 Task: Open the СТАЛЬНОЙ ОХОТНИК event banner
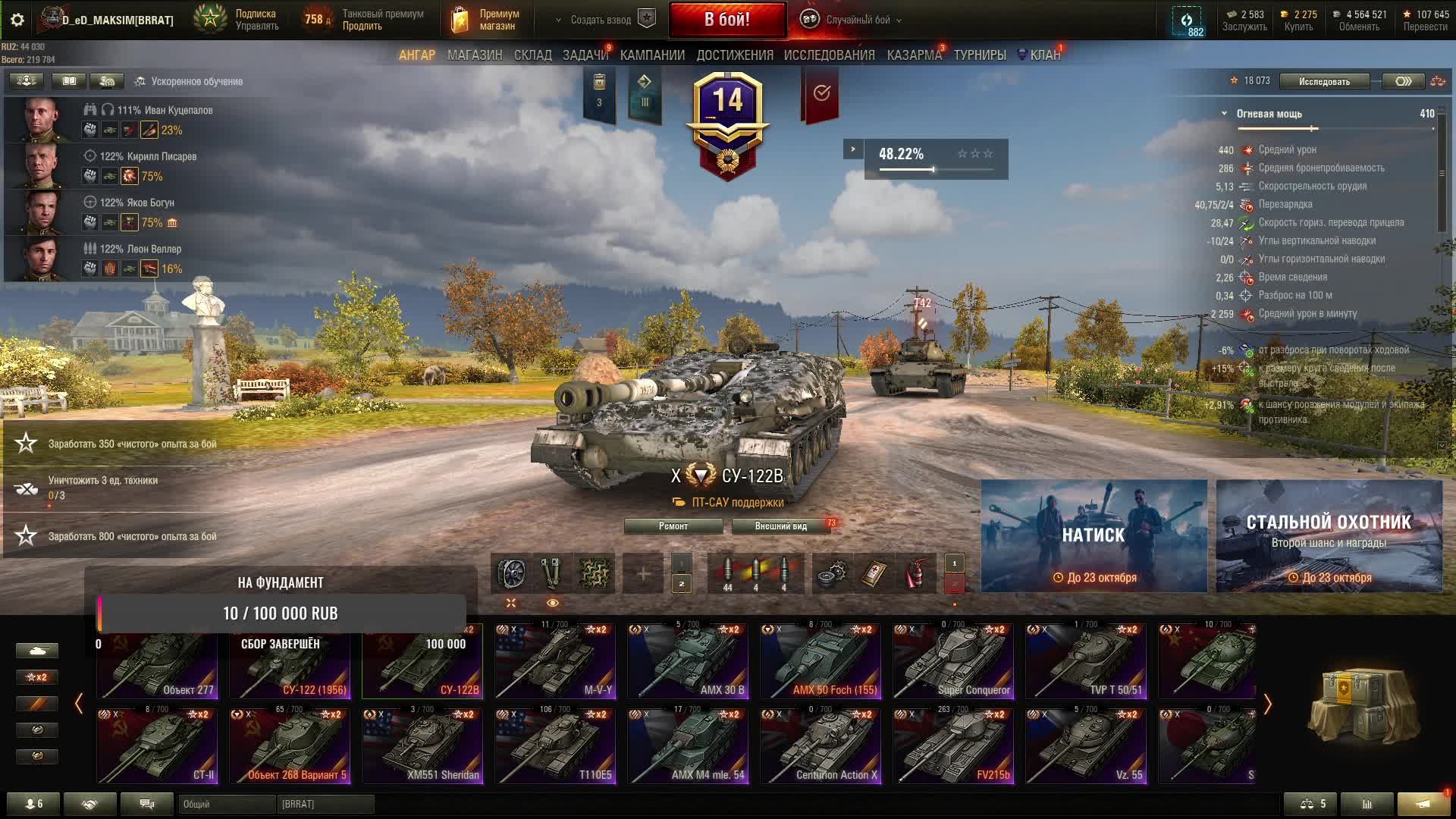[x=1329, y=535]
